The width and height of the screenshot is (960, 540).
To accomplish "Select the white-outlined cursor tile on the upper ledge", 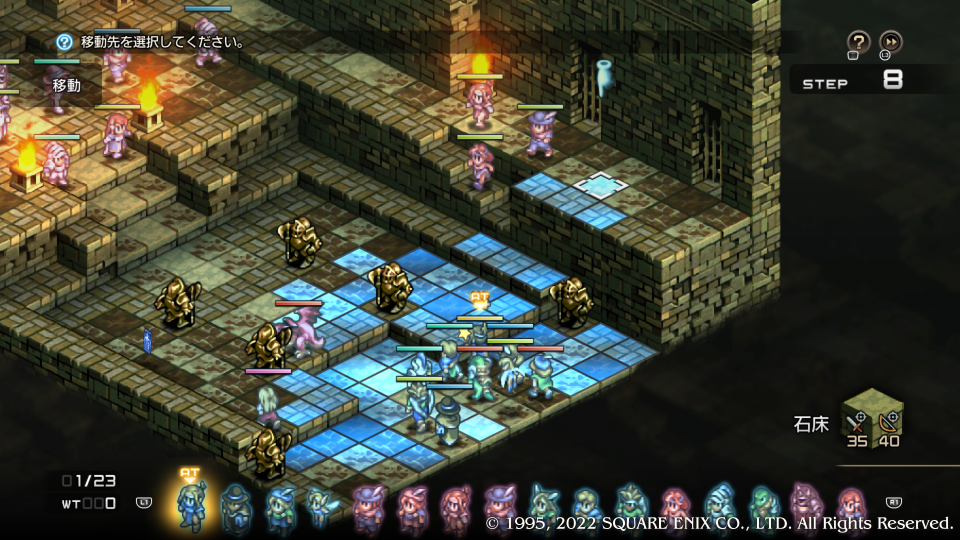I will click(600, 184).
